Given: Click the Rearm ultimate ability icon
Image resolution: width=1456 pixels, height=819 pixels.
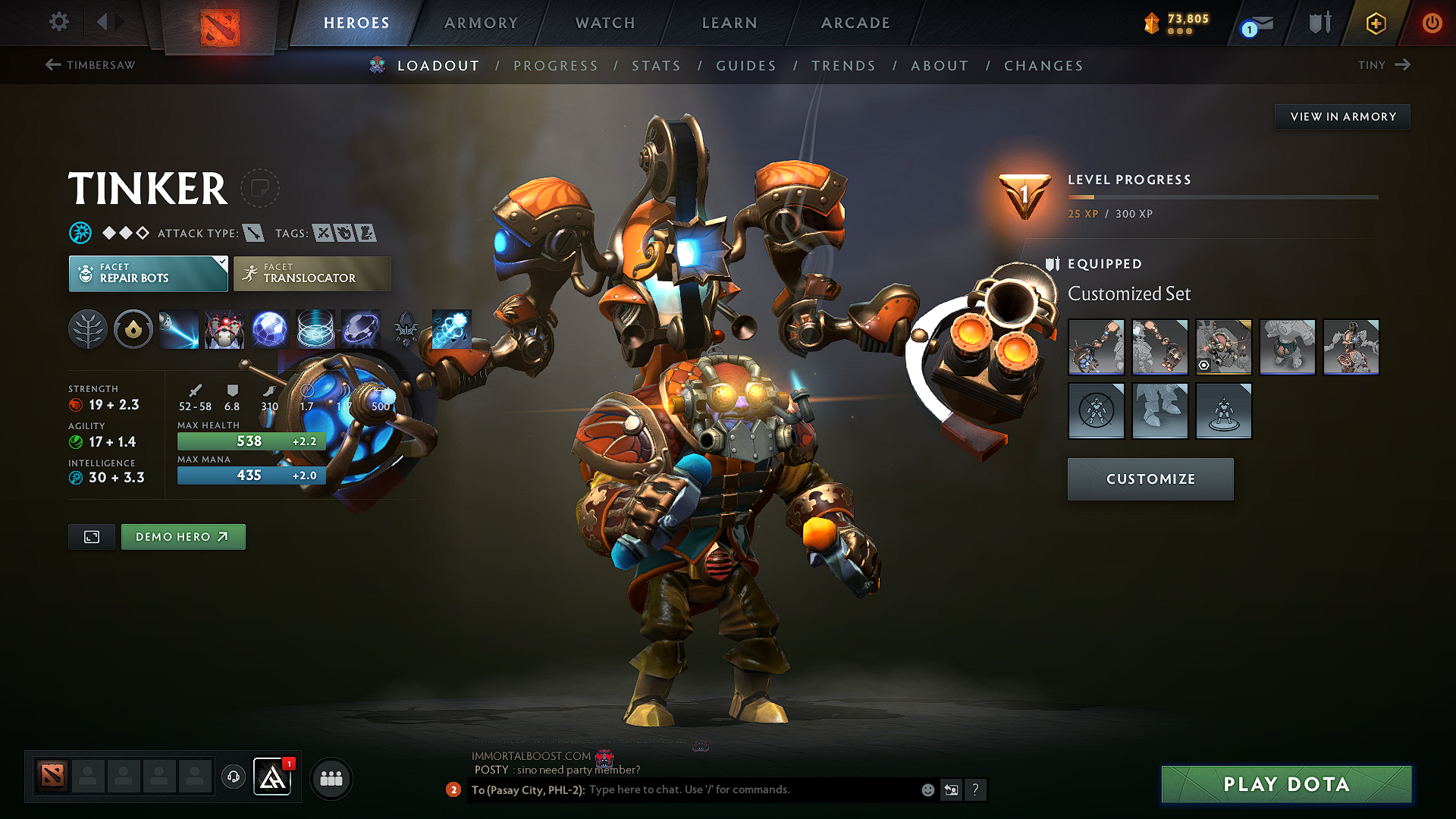Looking at the screenshot, I should coord(361,329).
